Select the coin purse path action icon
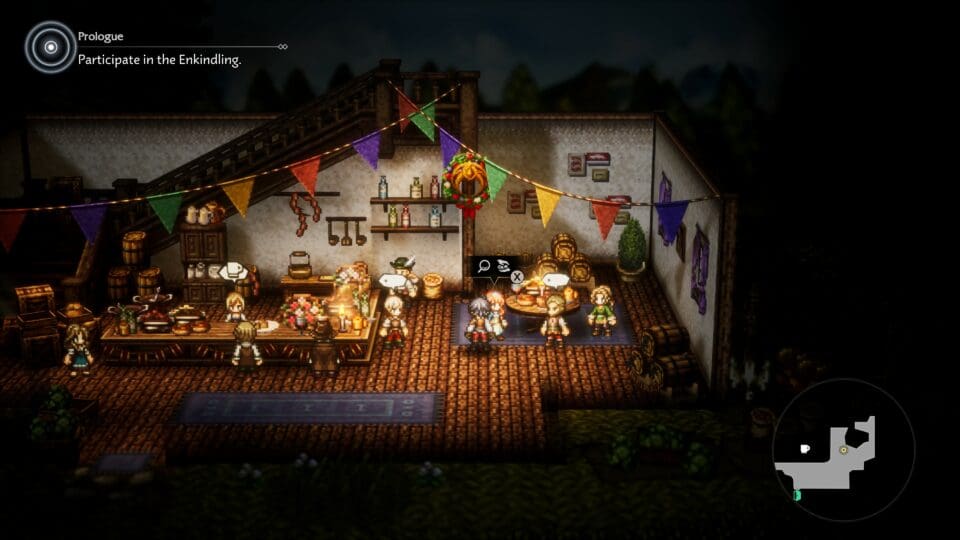Screen dimensions: 960x540 tap(503, 266)
